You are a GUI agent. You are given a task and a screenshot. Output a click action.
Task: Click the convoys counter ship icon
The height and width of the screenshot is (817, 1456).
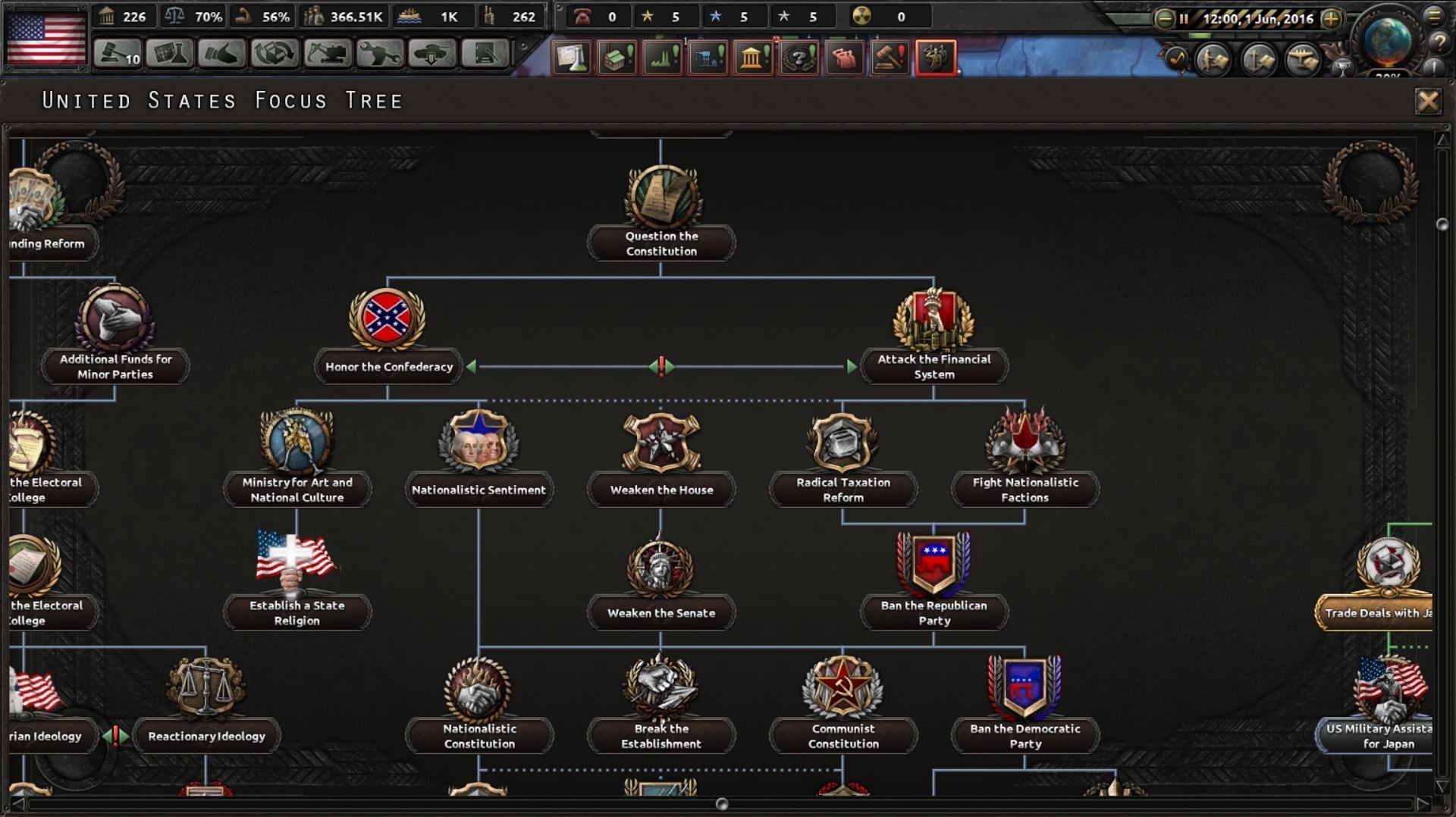click(x=409, y=15)
